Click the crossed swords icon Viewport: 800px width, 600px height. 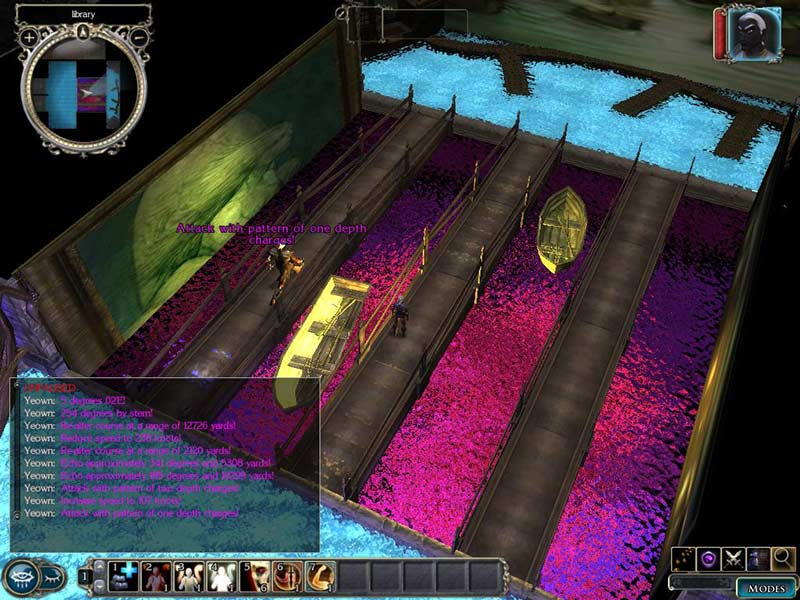click(733, 558)
